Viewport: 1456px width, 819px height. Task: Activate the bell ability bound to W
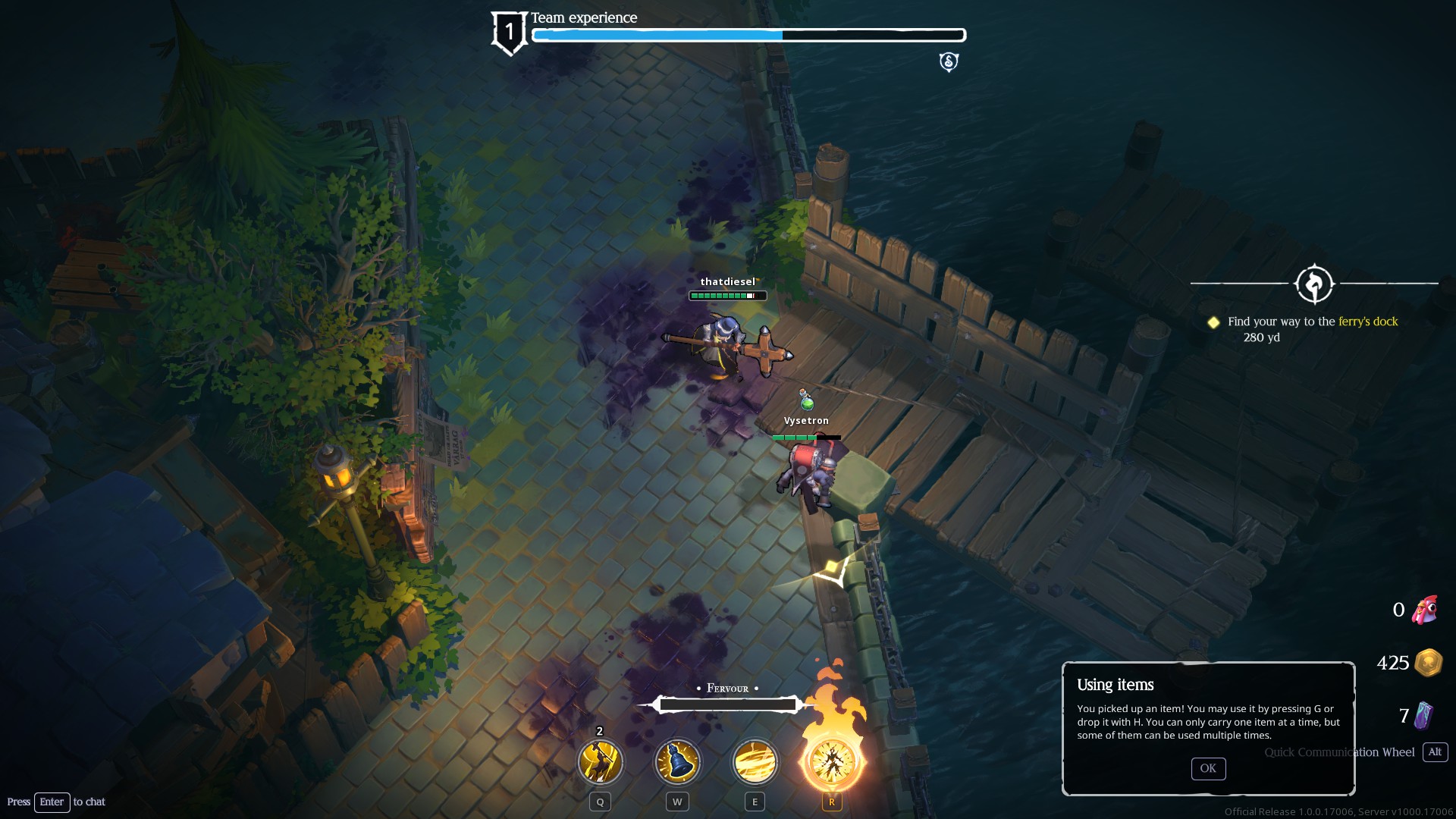coord(676,761)
